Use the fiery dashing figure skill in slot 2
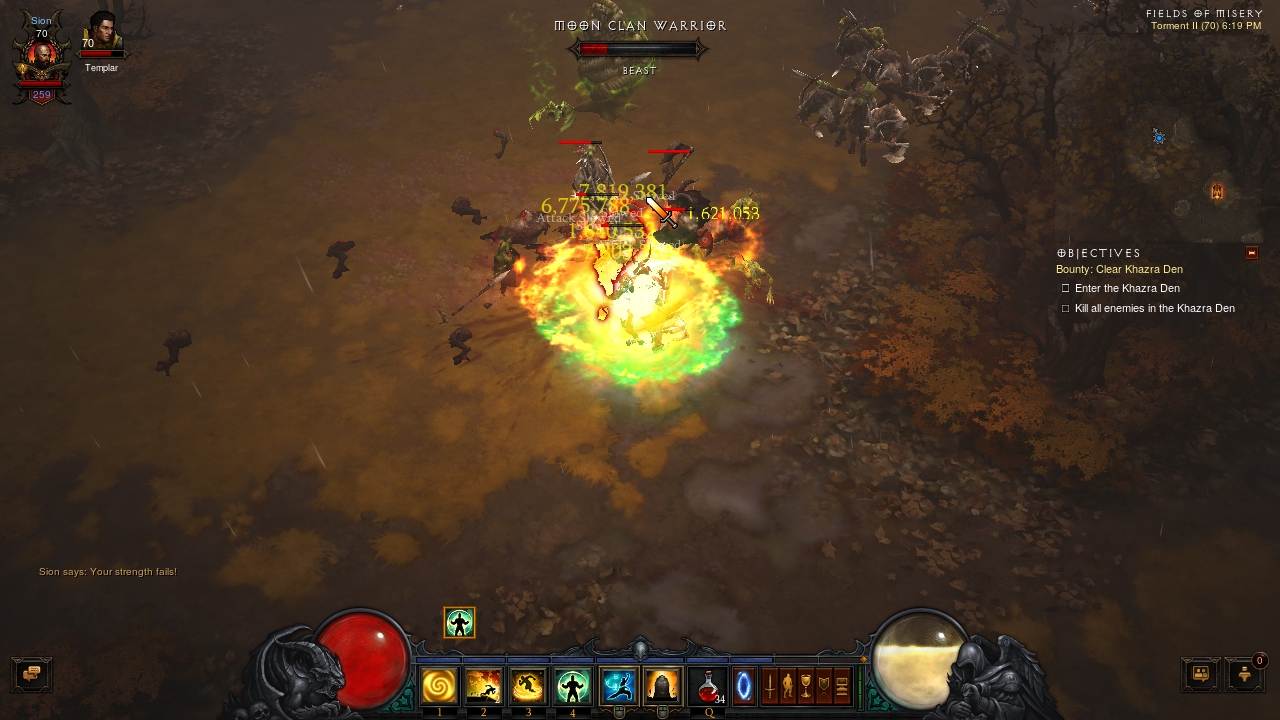The height and width of the screenshot is (720, 1280). (484, 686)
